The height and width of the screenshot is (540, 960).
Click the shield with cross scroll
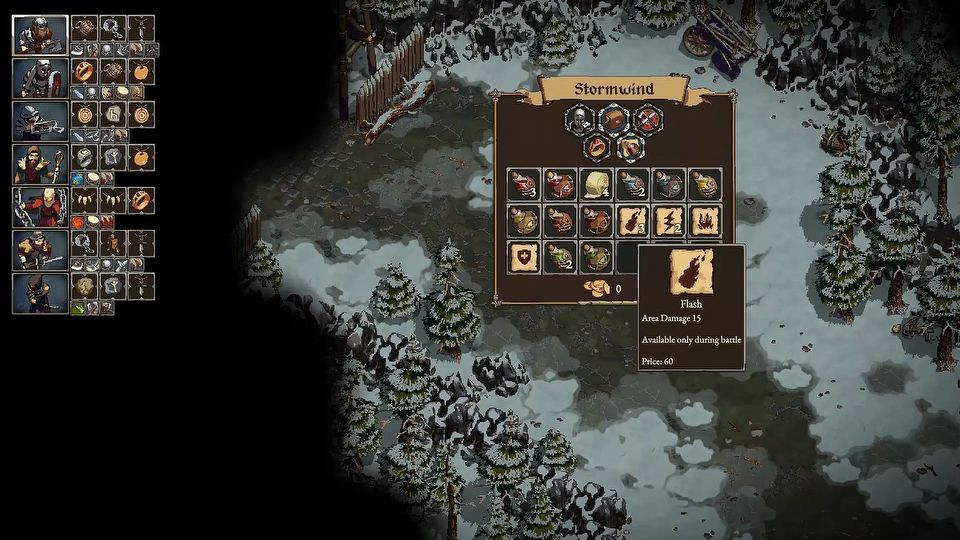(x=522, y=256)
